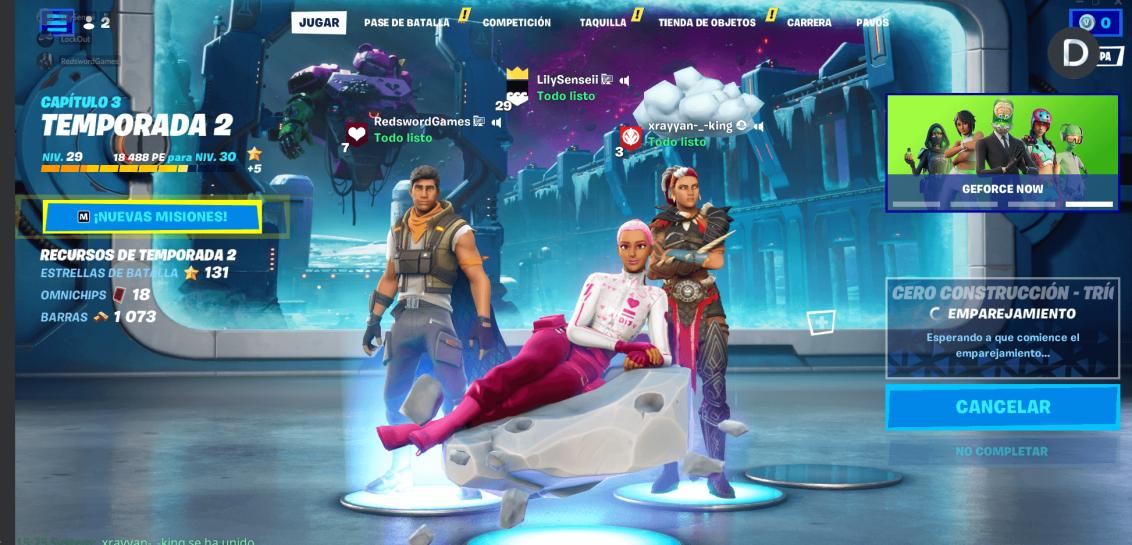1132x545 pixels.
Task: Open the Pavos tab
Action: (872, 22)
